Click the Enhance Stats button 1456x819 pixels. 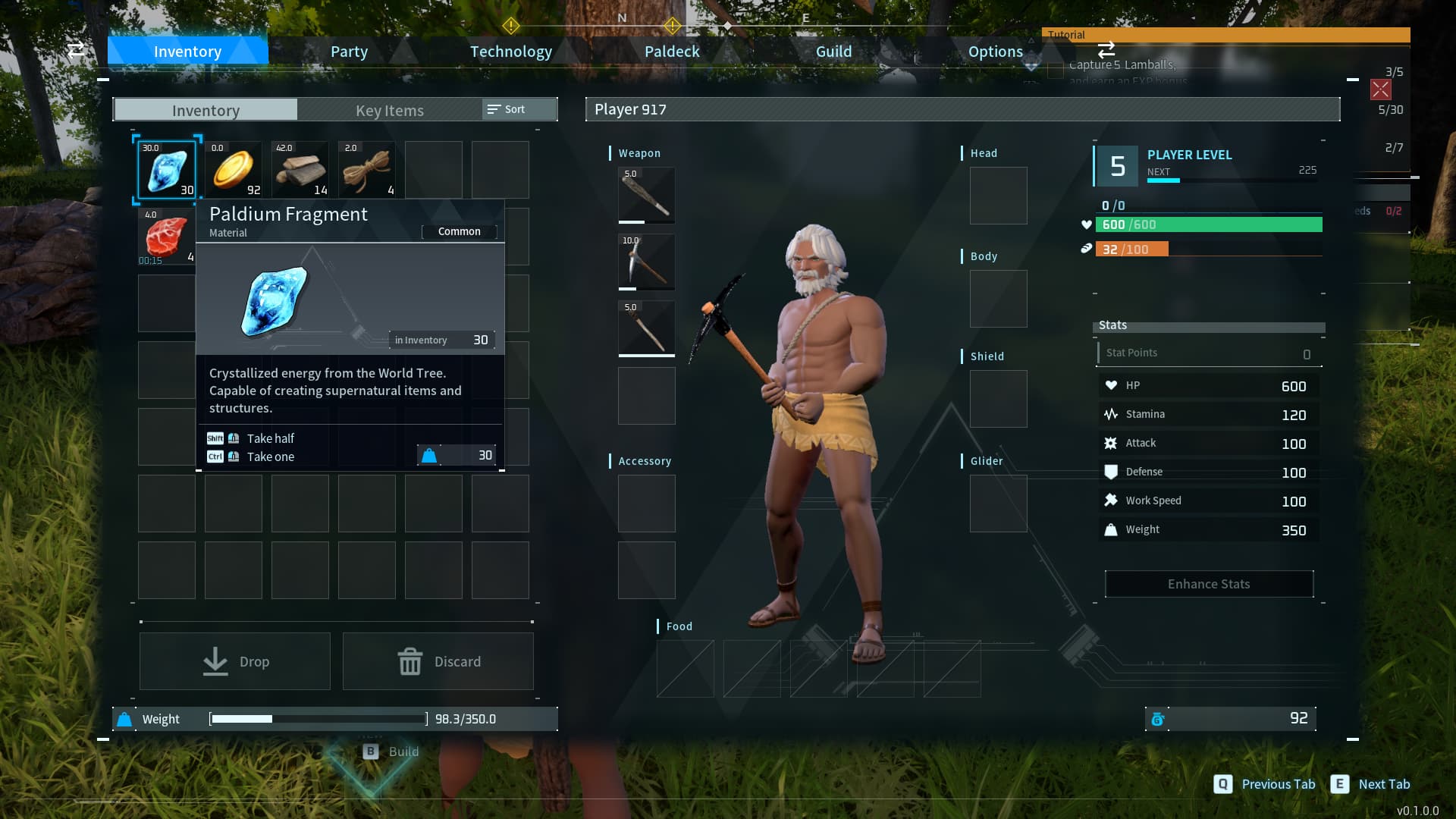pyautogui.click(x=1209, y=584)
